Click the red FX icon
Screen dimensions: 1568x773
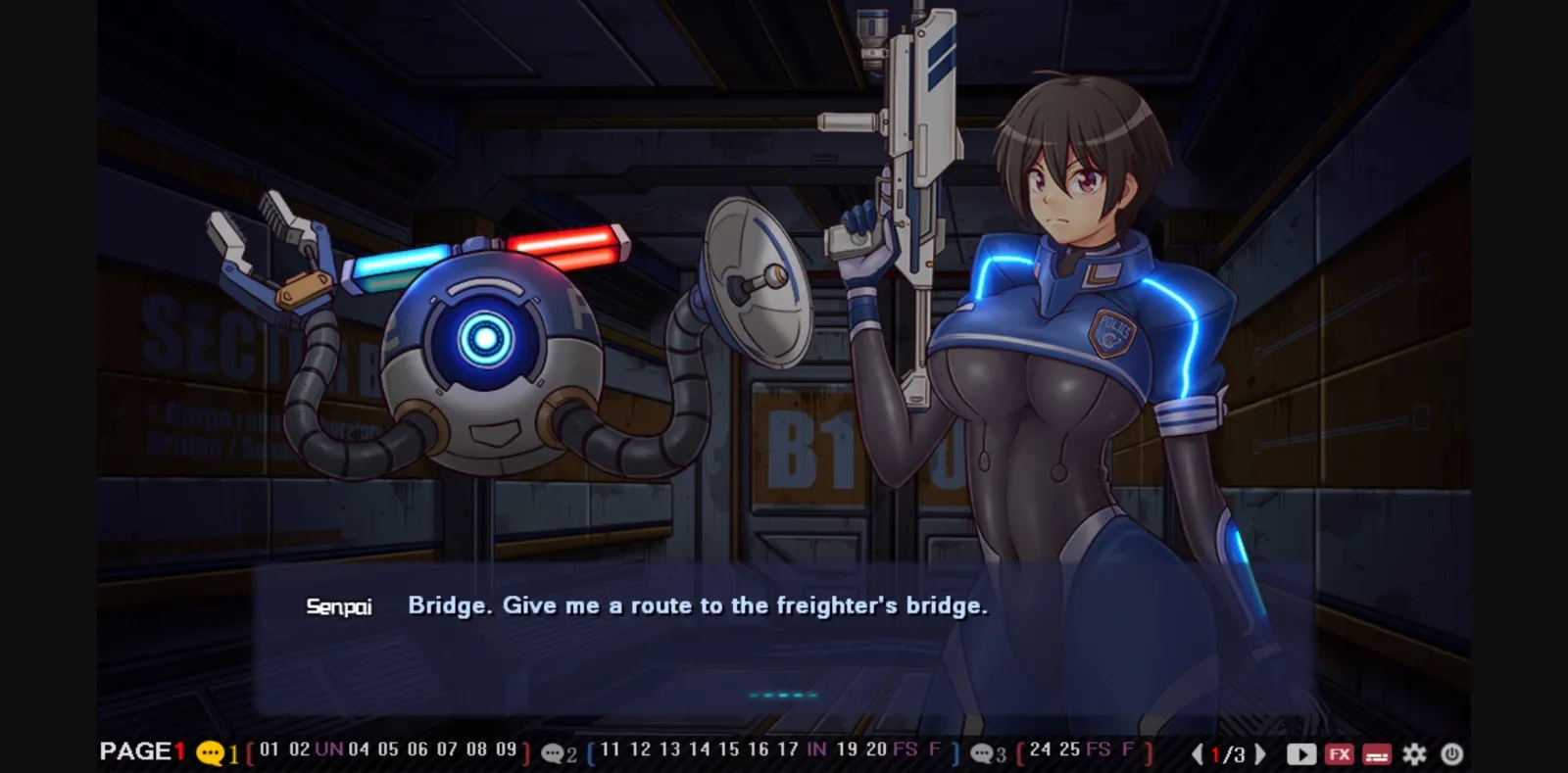tap(1339, 754)
